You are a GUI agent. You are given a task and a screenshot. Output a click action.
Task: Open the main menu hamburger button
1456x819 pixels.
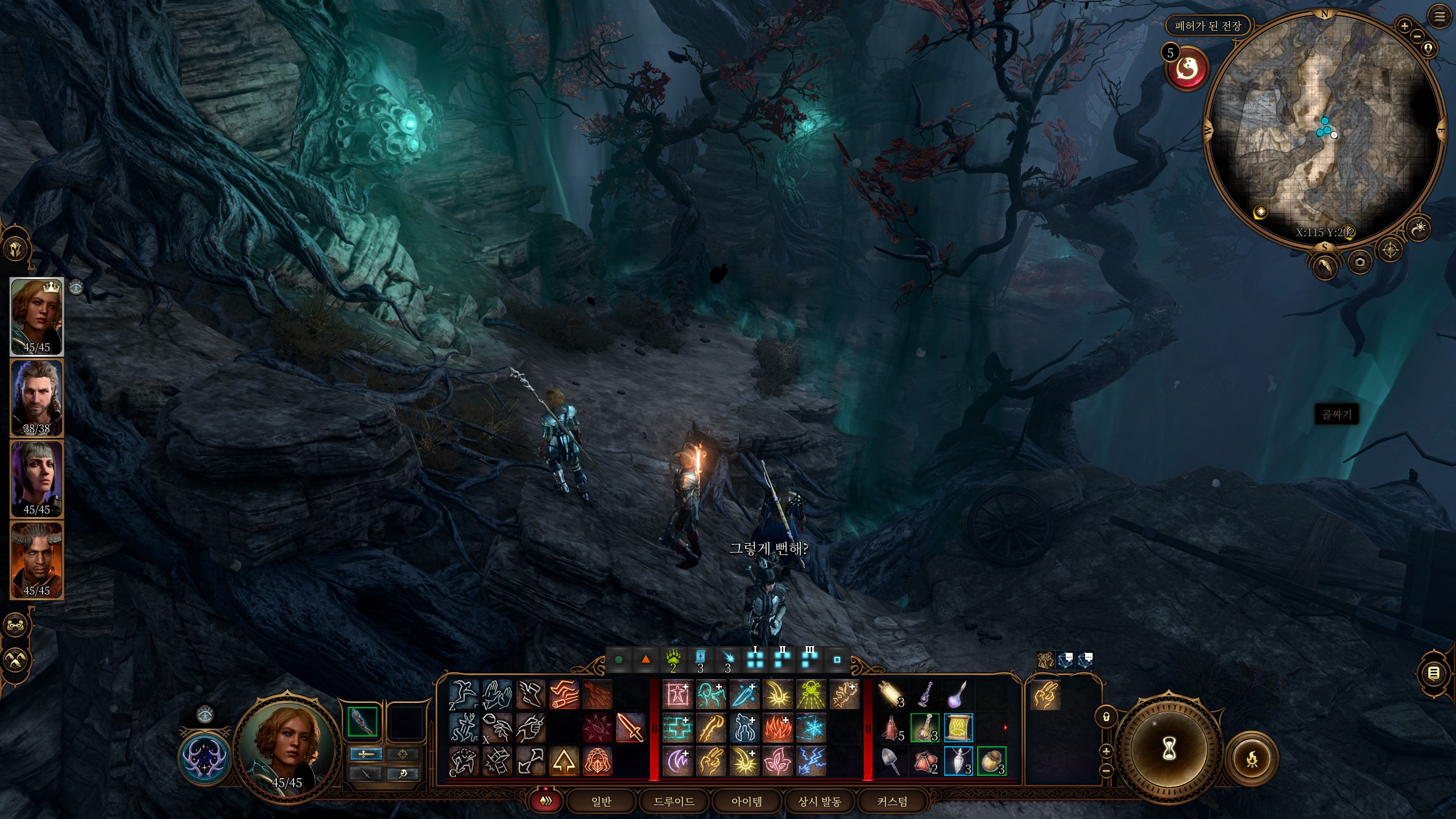click(x=1440, y=17)
